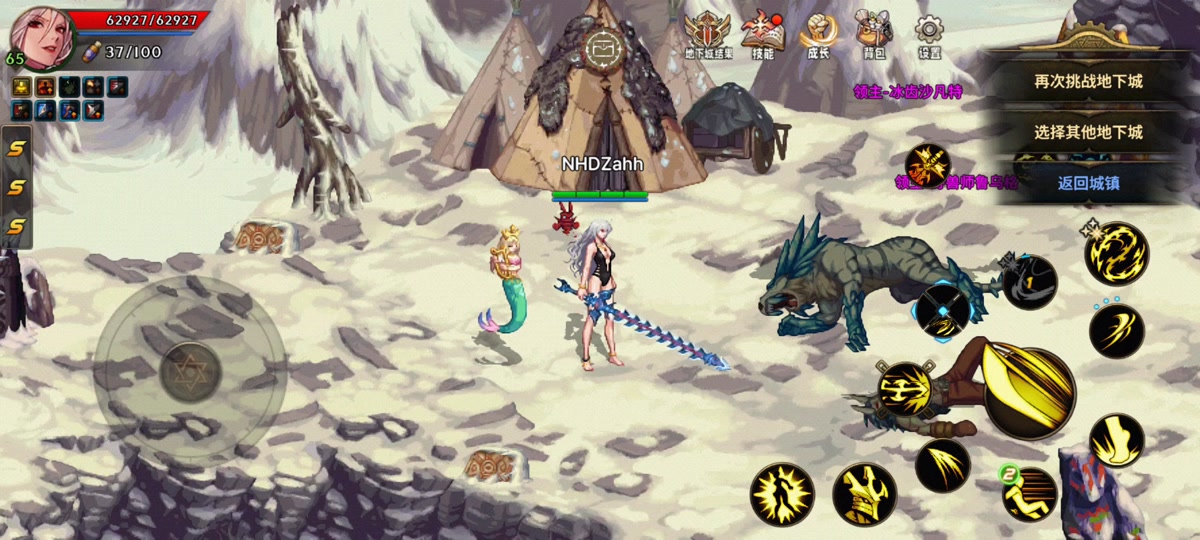
Task: Trigger the armored gauntlet skill
Action: [864, 494]
